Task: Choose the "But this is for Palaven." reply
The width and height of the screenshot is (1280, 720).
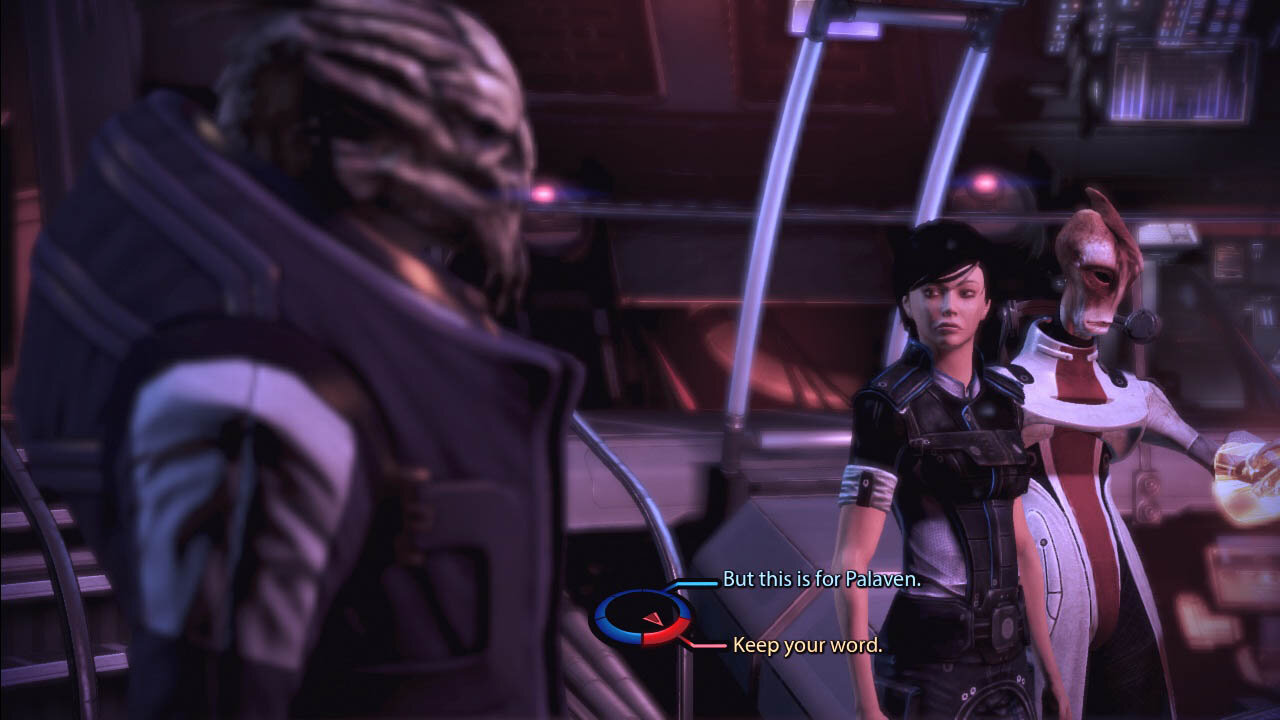Action: 821,580
